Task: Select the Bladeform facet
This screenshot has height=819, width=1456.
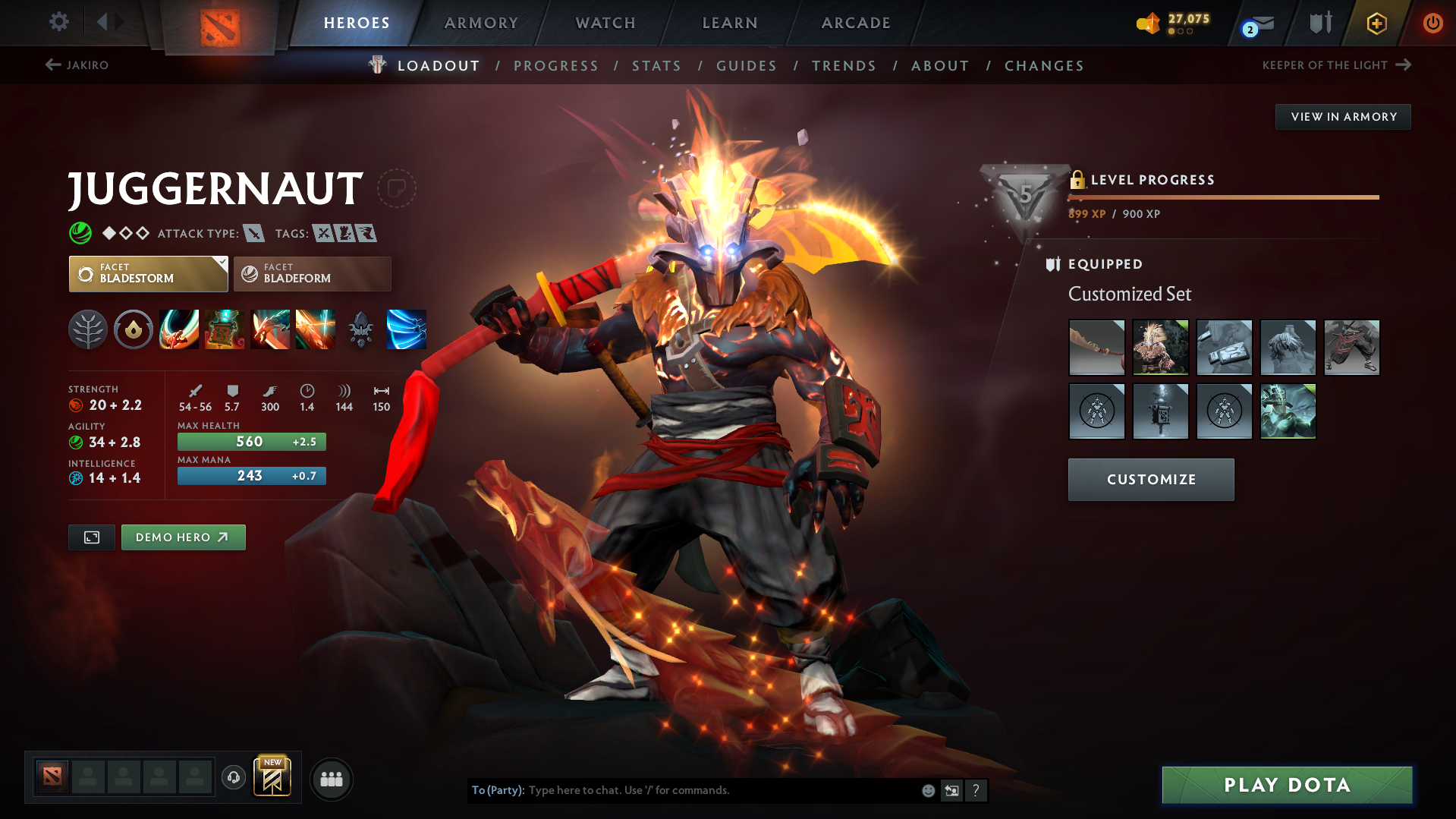Action: coord(312,274)
